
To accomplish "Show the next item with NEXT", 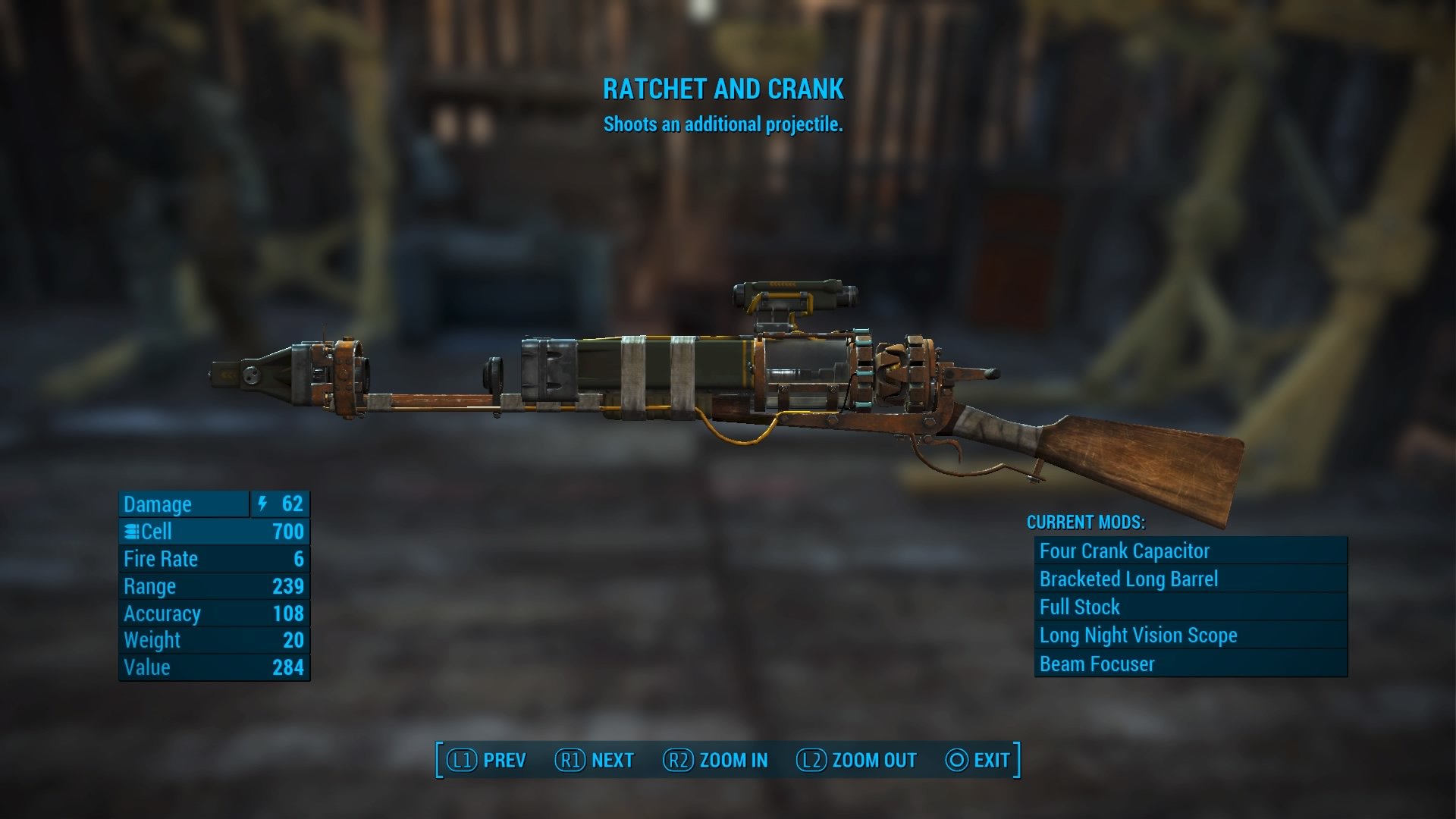I will [x=595, y=760].
